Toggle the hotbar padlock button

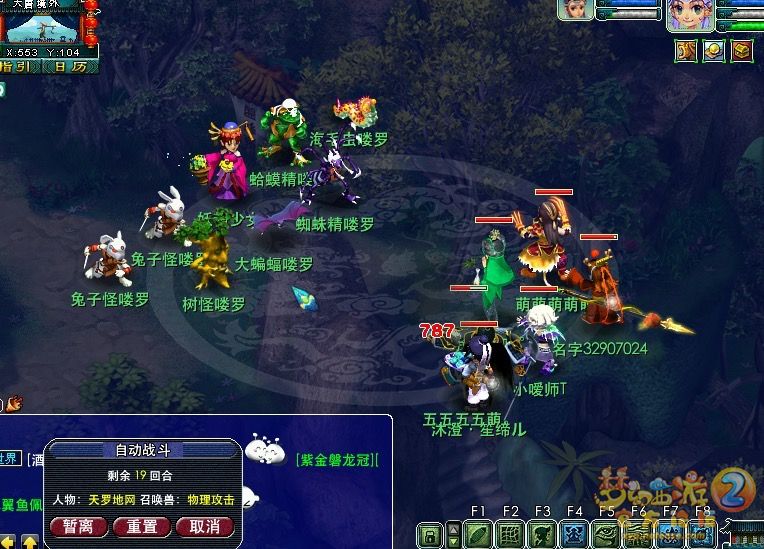pyautogui.click(x=431, y=536)
